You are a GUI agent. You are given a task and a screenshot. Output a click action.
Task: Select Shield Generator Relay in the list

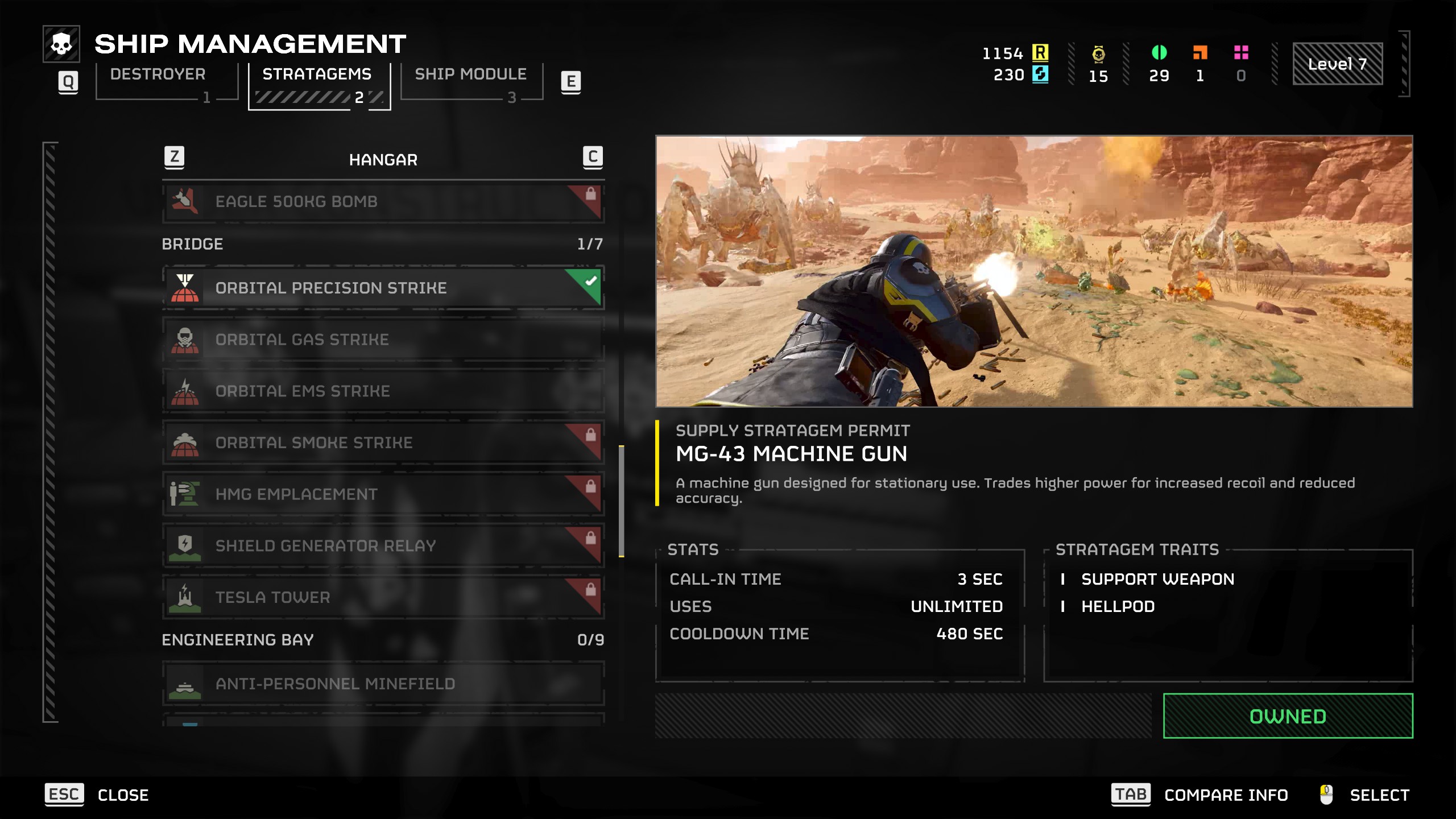coord(383,546)
